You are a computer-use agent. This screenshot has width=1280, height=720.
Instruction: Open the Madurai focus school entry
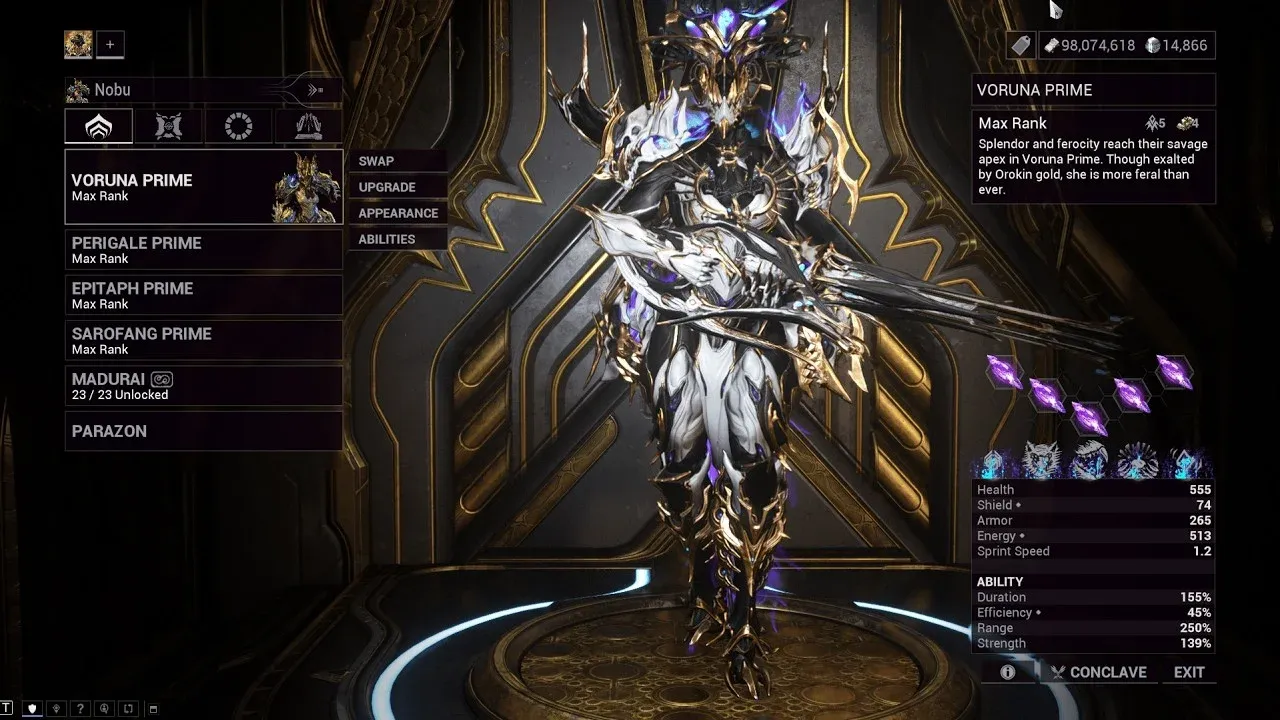pos(203,386)
